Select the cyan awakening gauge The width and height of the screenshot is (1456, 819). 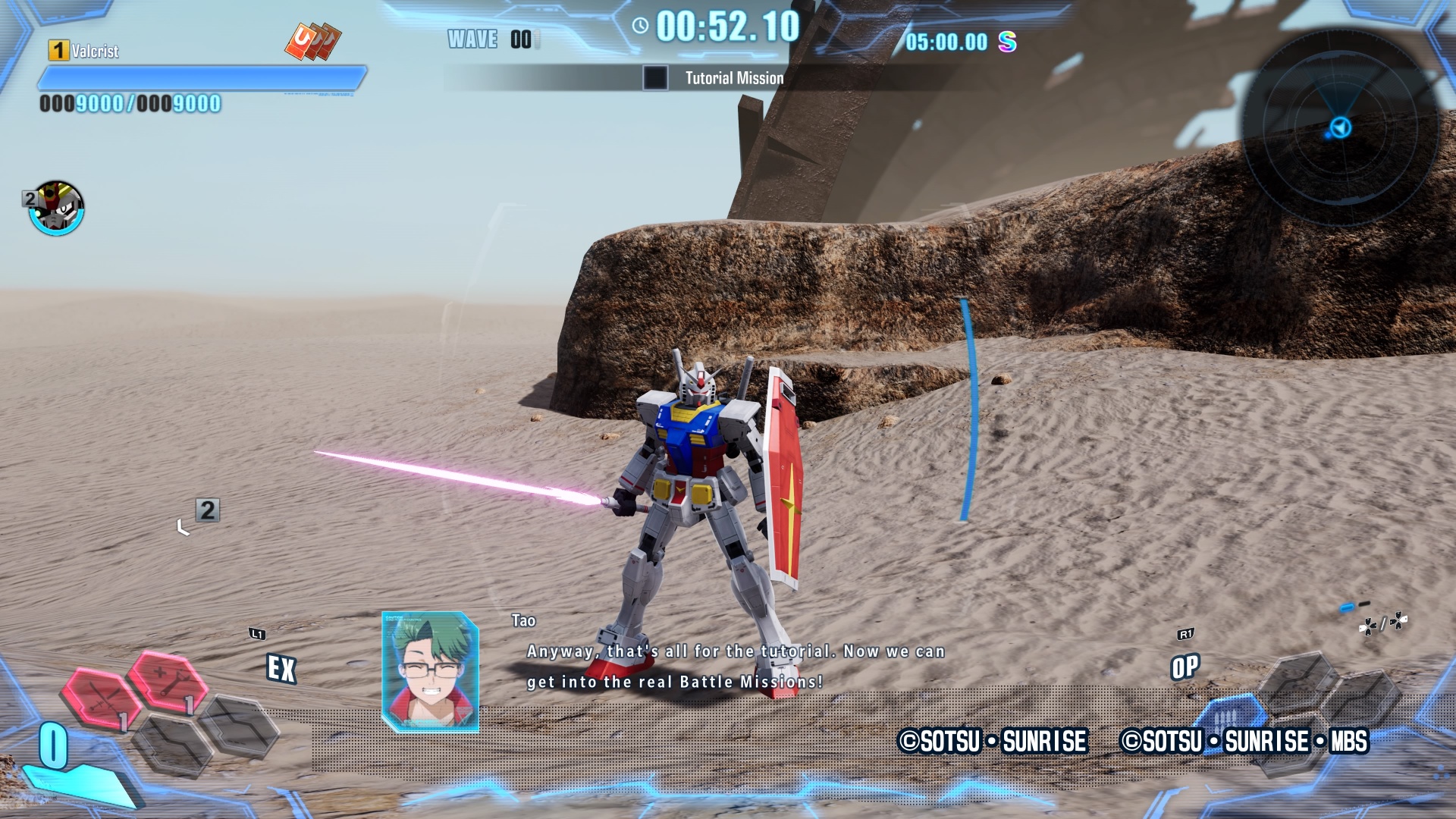[x=76, y=781]
